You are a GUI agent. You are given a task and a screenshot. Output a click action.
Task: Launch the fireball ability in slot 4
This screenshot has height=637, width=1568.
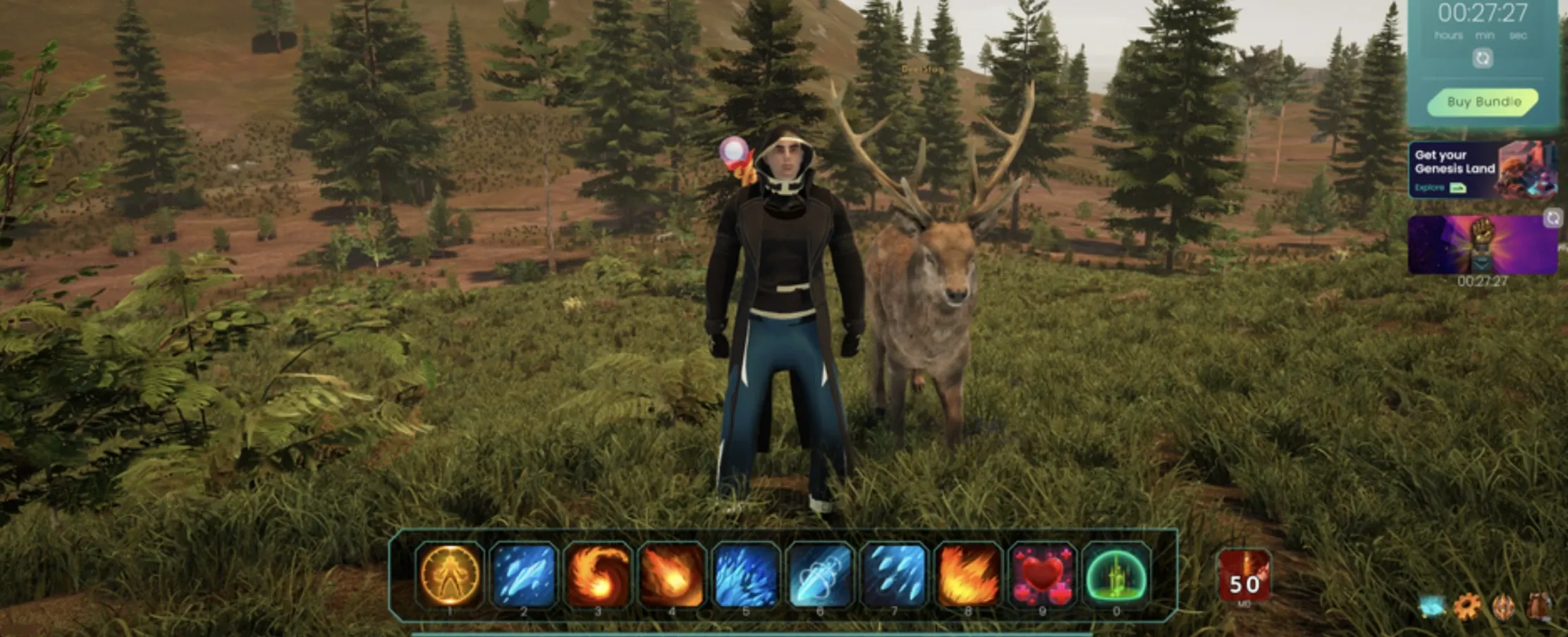click(x=672, y=574)
